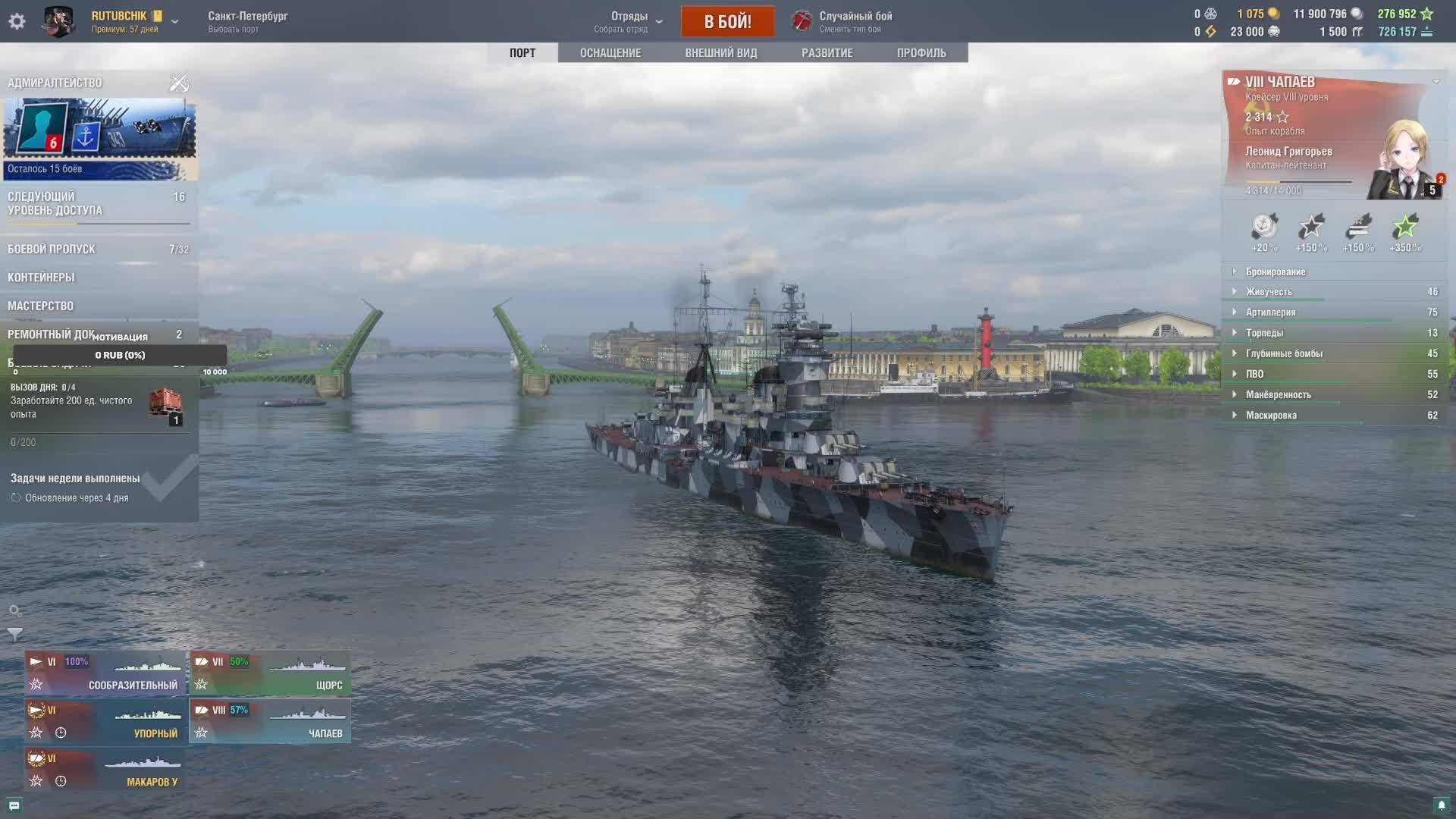Select the Сообразительный ship in carousel
Viewport: 1456px width, 819px height.
point(105,673)
